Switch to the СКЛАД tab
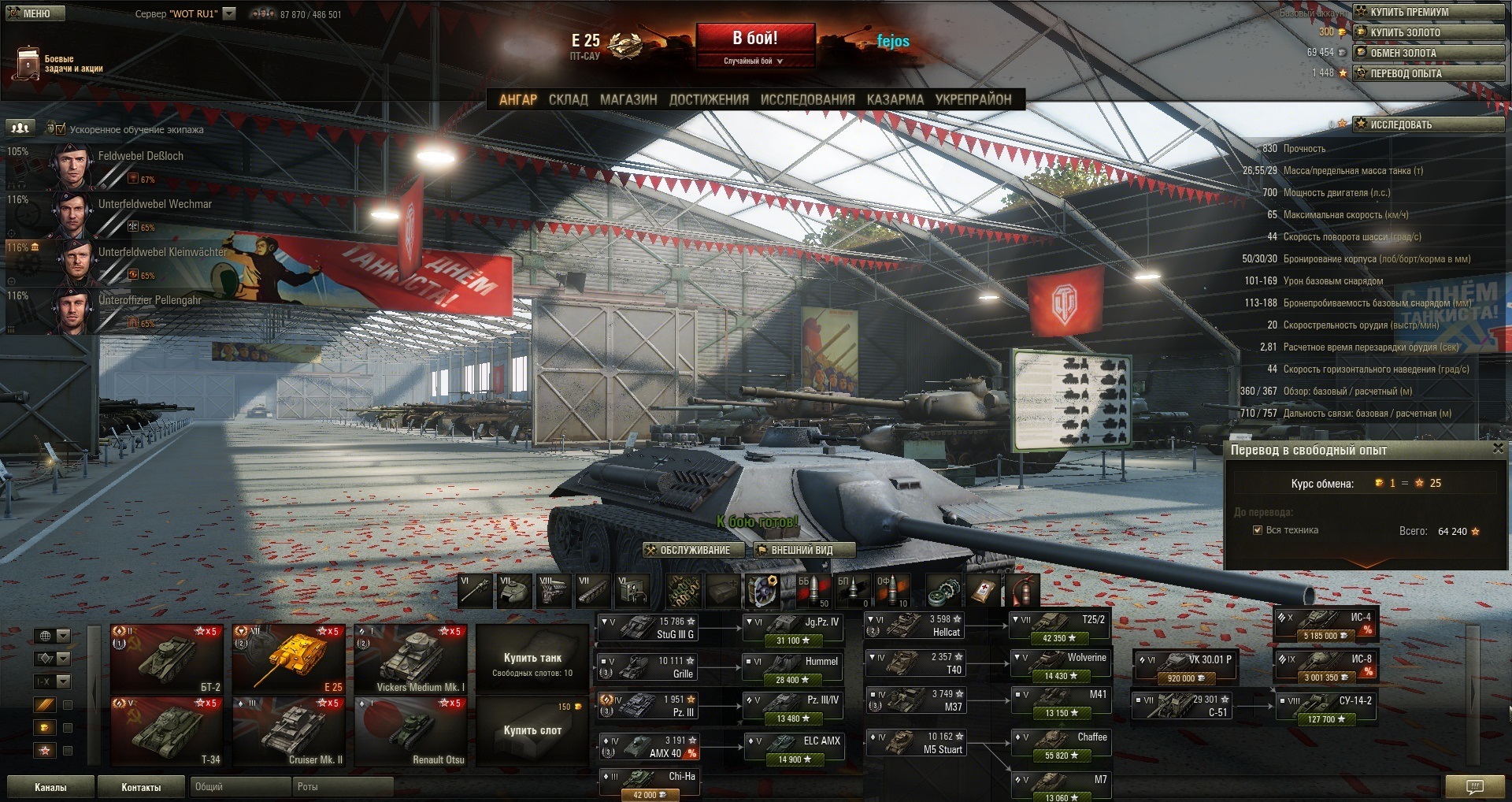The height and width of the screenshot is (802, 1512). [x=568, y=99]
